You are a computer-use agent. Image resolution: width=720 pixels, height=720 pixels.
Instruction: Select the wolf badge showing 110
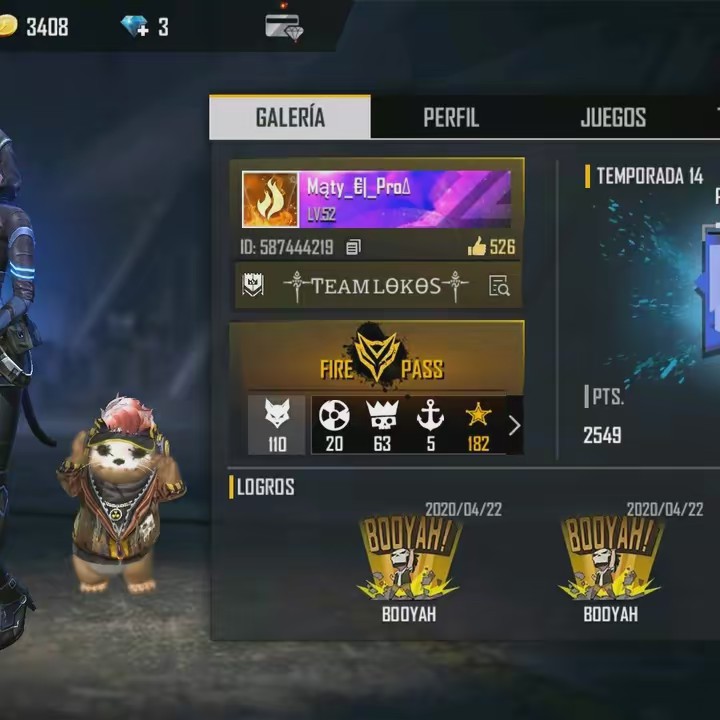[x=276, y=424]
